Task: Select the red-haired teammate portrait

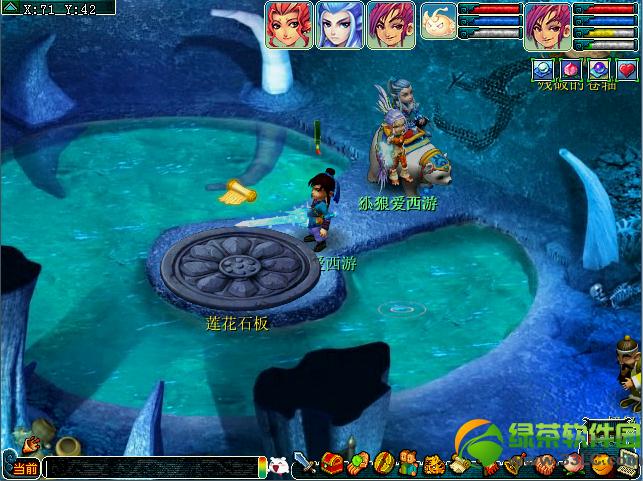Action: point(289,24)
